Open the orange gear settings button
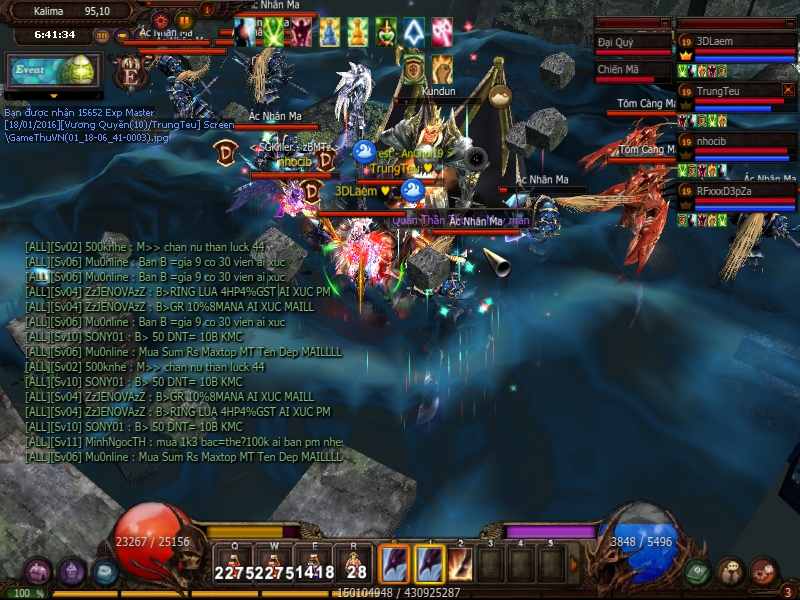Viewport: 800px width, 600px height. point(161,19)
